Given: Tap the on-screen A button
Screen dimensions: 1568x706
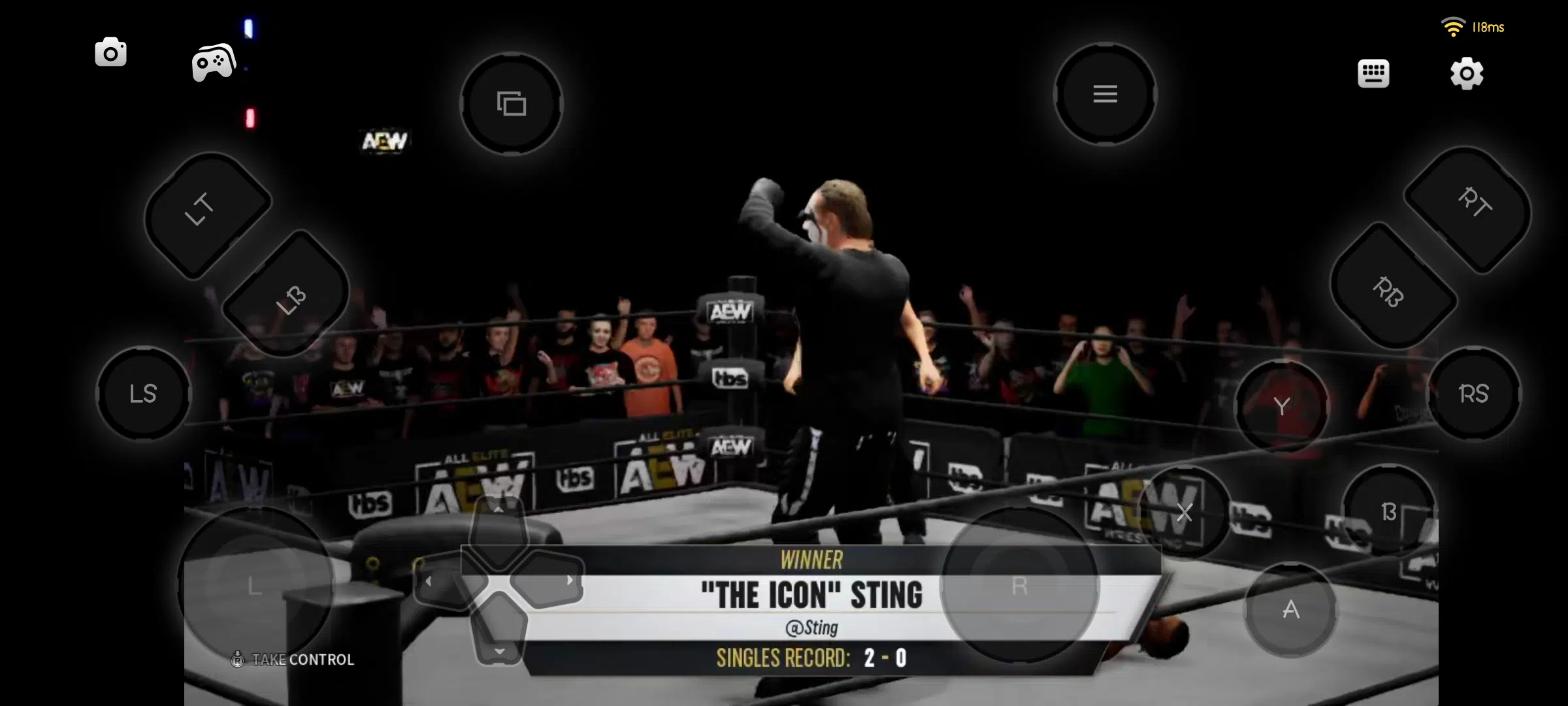Looking at the screenshot, I should (x=1290, y=610).
